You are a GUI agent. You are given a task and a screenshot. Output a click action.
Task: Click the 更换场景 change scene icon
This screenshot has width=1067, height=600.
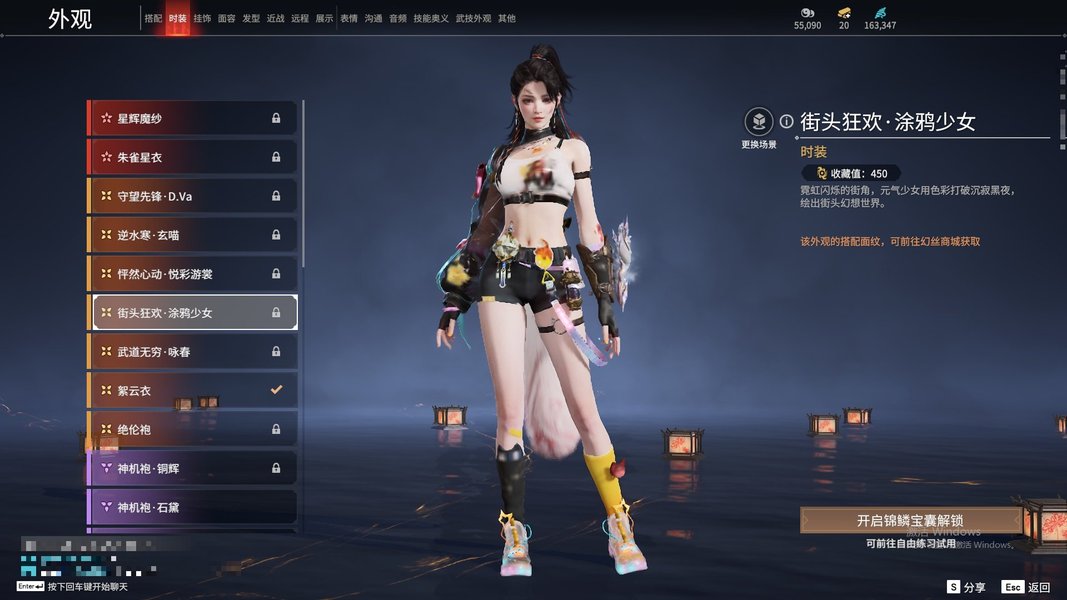(759, 123)
